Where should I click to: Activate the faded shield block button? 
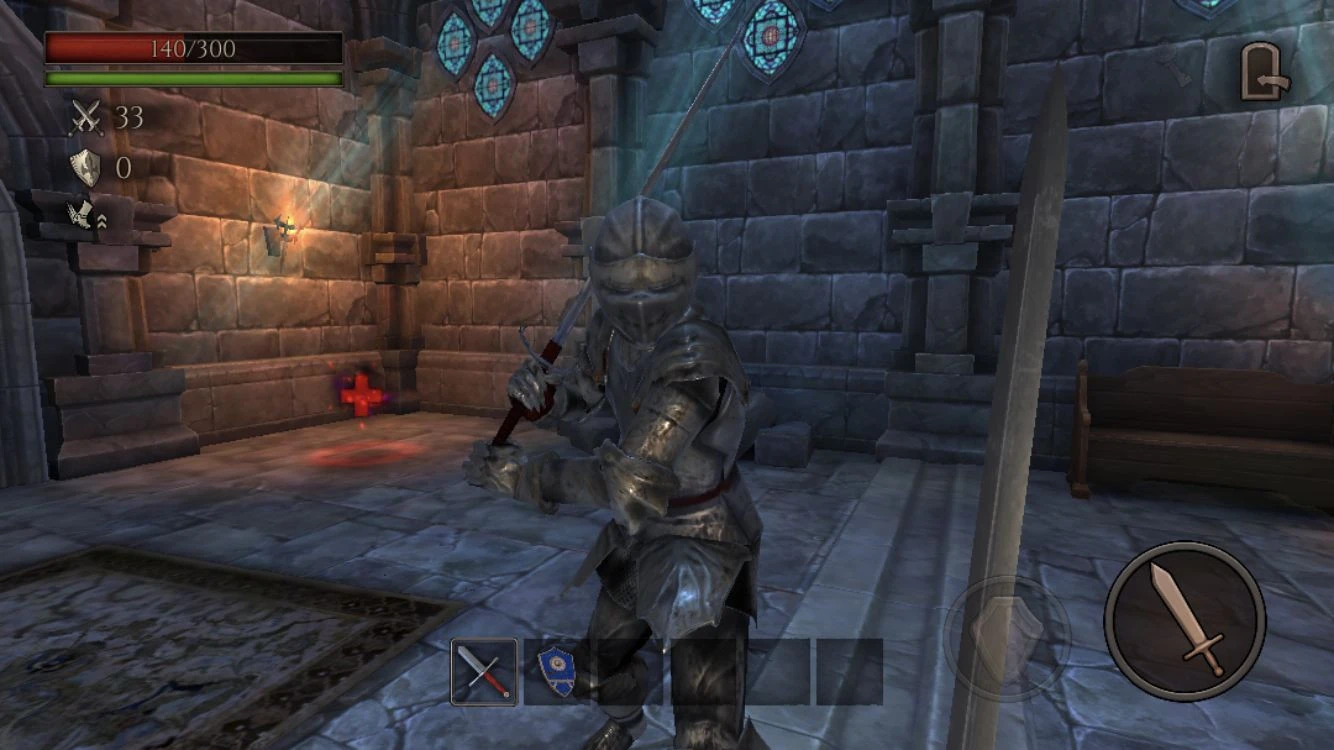pyautogui.click(x=1007, y=636)
